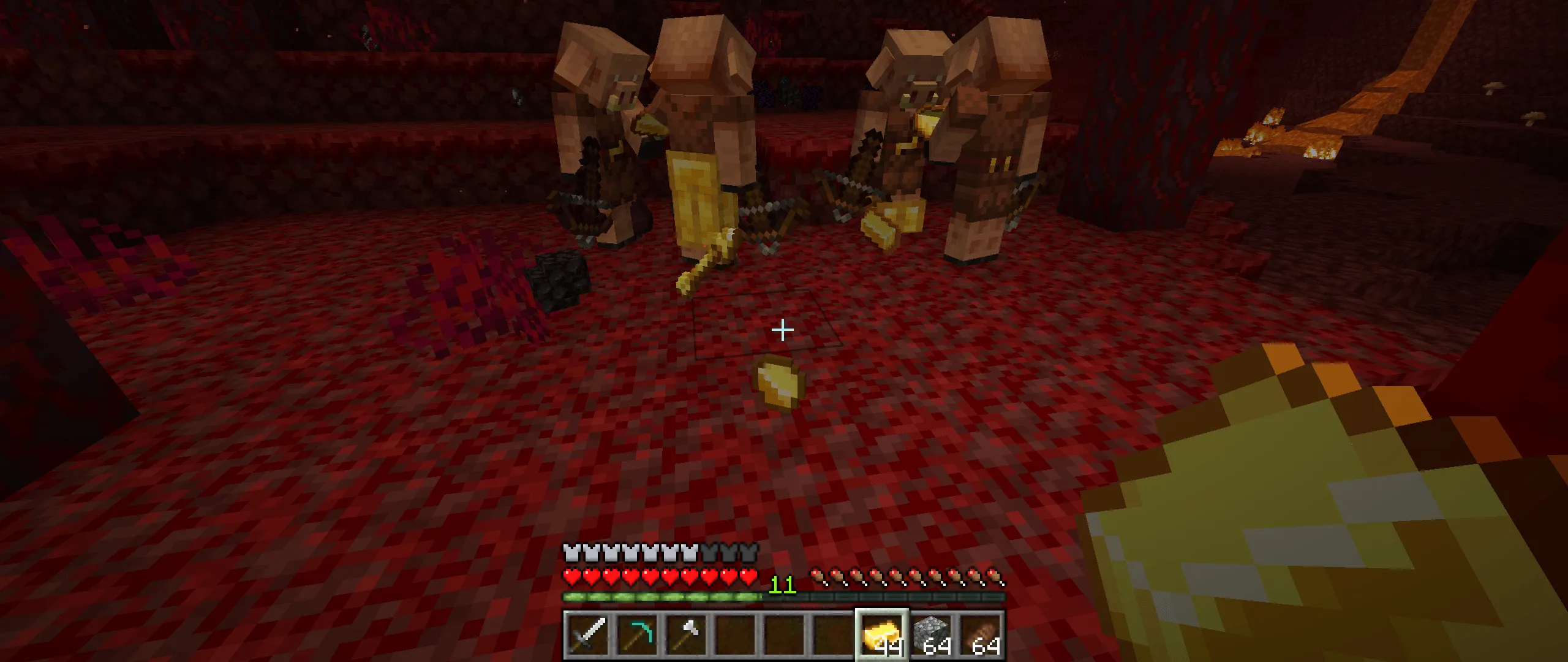Click the crosshair at screen center
The width and height of the screenshot is (1568, 662).
pyautogui.click(x=782, y=330)
